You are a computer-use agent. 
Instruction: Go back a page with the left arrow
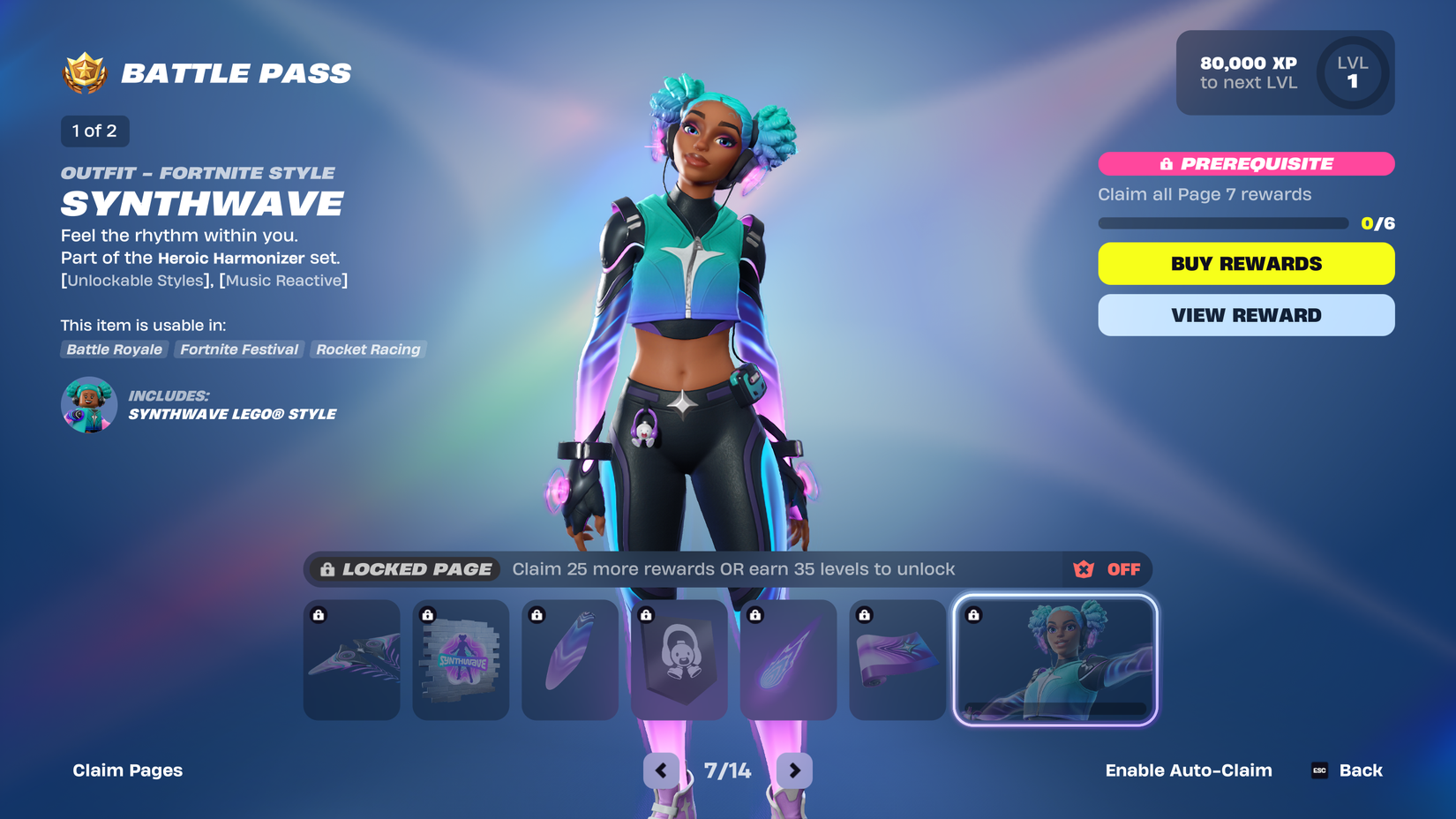tap(662, 770)
